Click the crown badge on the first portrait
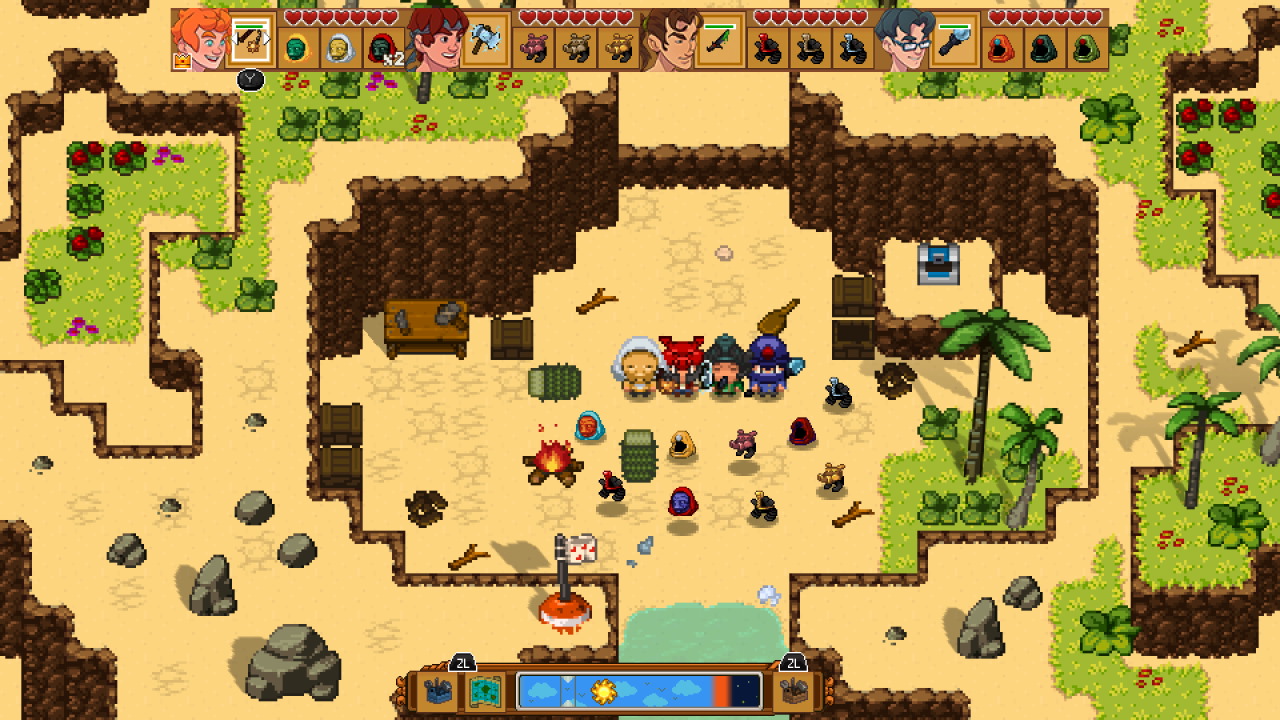The width and height of the screenshot is (1280, 720). tap(183, 61)
